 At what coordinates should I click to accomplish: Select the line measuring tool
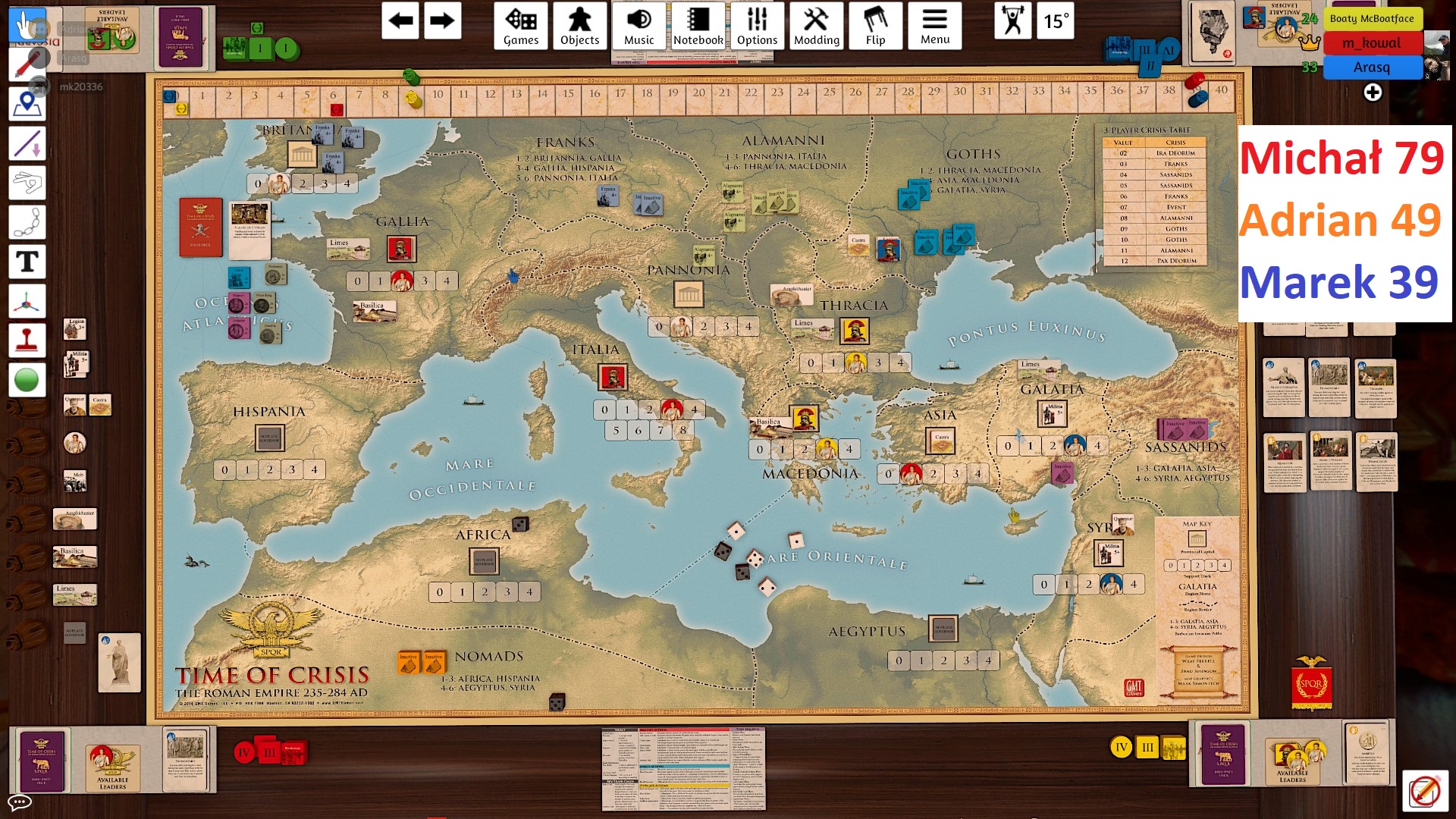(x=27, y=143)
